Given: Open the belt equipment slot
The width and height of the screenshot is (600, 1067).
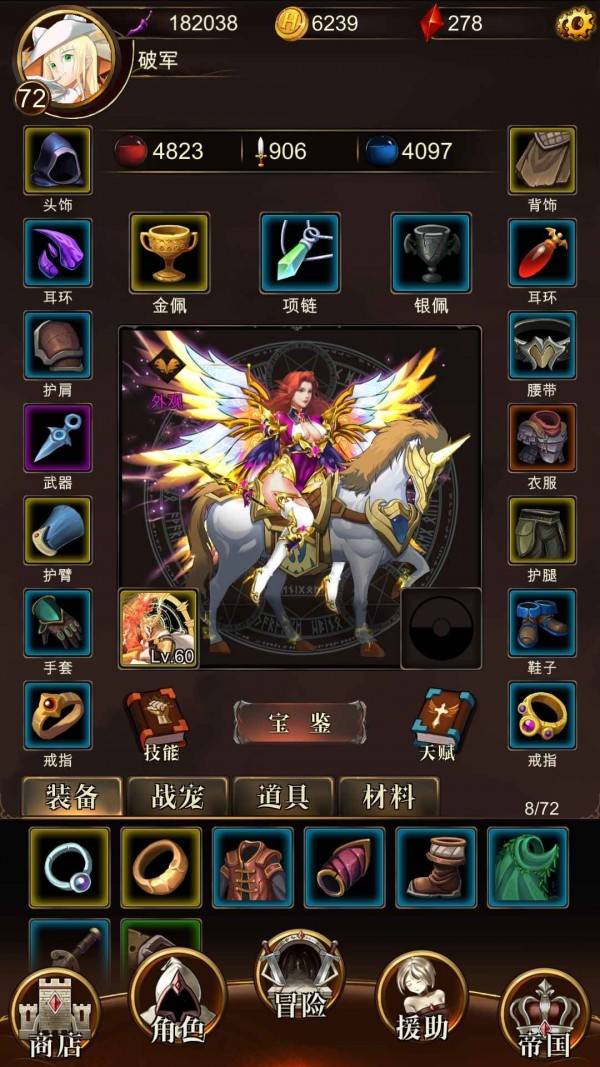Looking at the screenshot, I should [542, 345].
